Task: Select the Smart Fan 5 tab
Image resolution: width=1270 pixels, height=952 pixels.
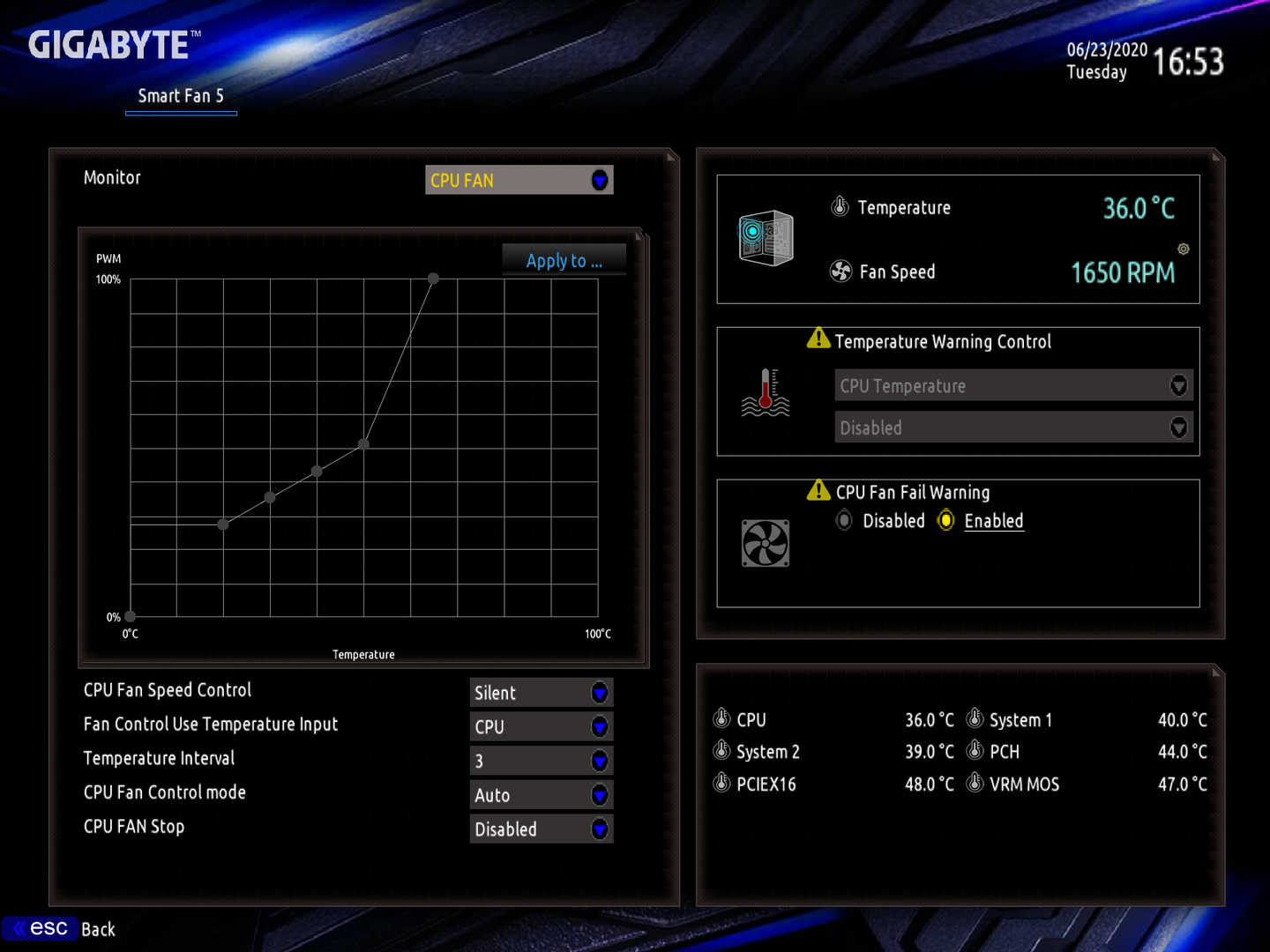Action: coord(181,96)
